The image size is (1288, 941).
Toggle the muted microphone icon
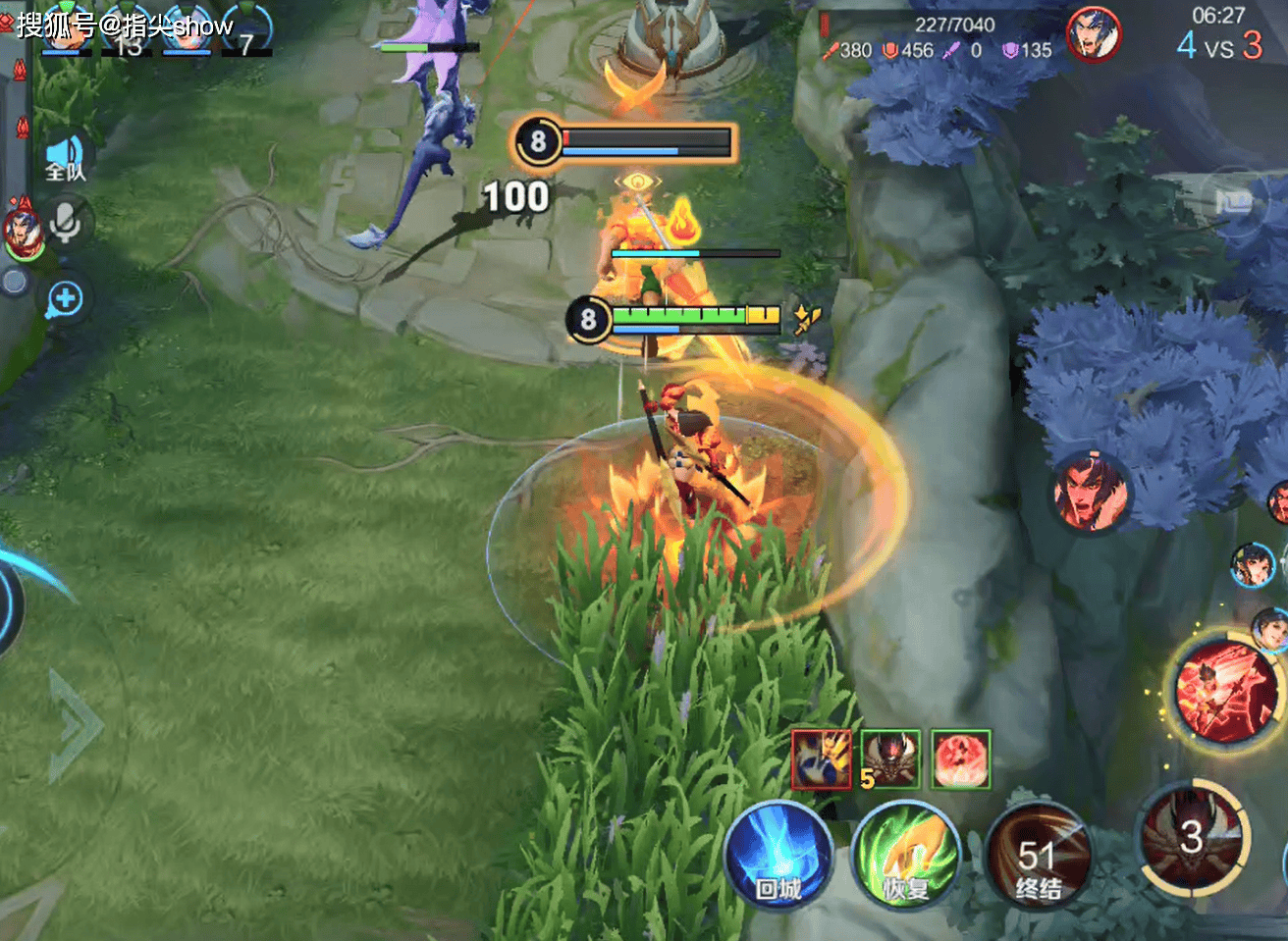66,223
